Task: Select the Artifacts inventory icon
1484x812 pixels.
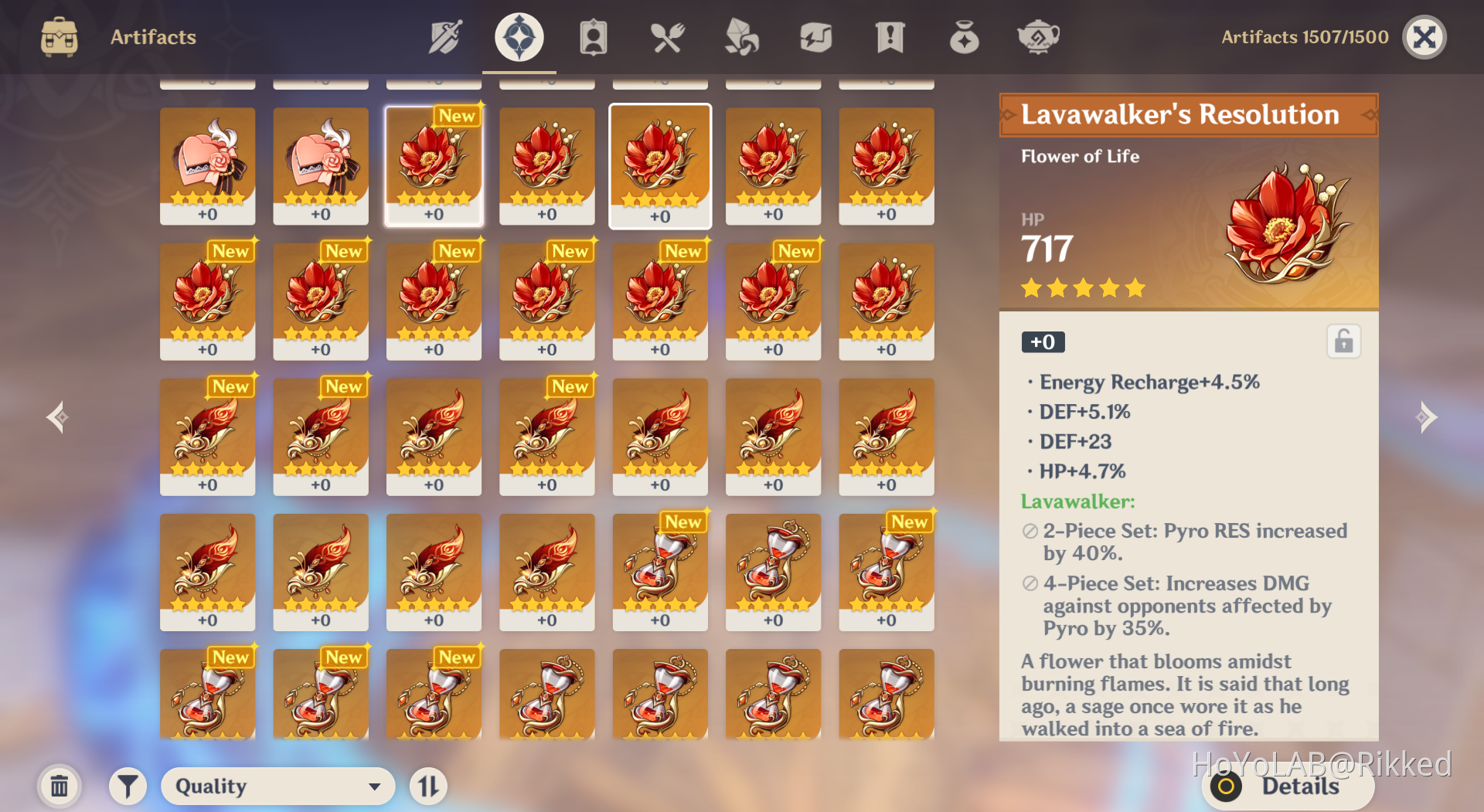Action: tap(518, 36)
